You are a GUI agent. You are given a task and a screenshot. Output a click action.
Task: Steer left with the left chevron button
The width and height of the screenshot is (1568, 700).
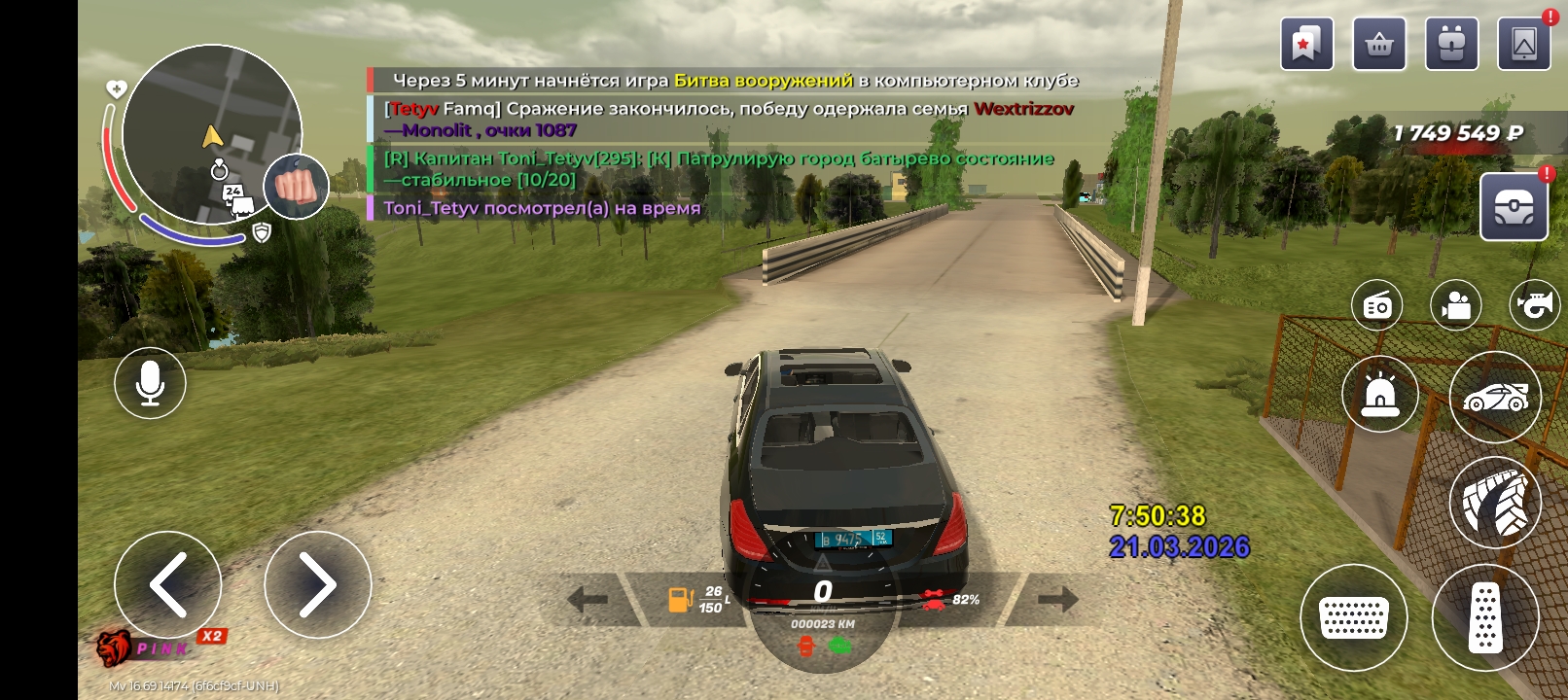coord(168,584)
